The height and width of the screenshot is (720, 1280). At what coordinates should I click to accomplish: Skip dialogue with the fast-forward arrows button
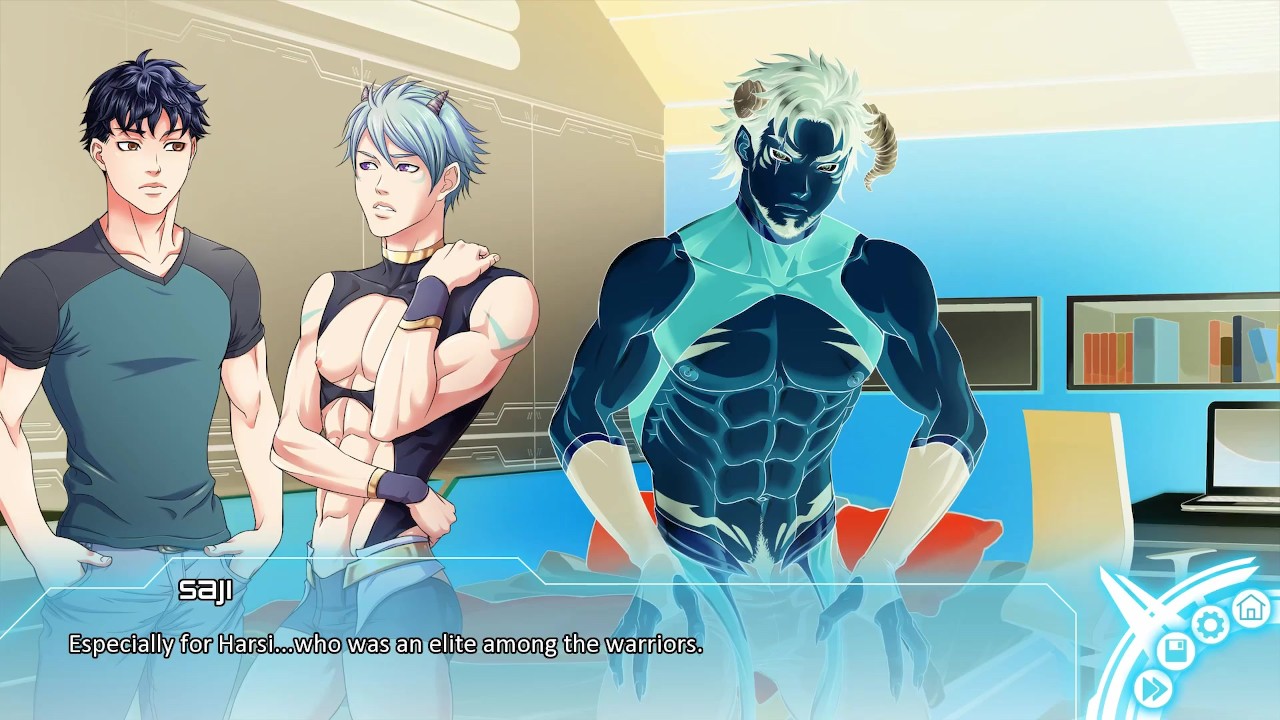click(1154, 688)
